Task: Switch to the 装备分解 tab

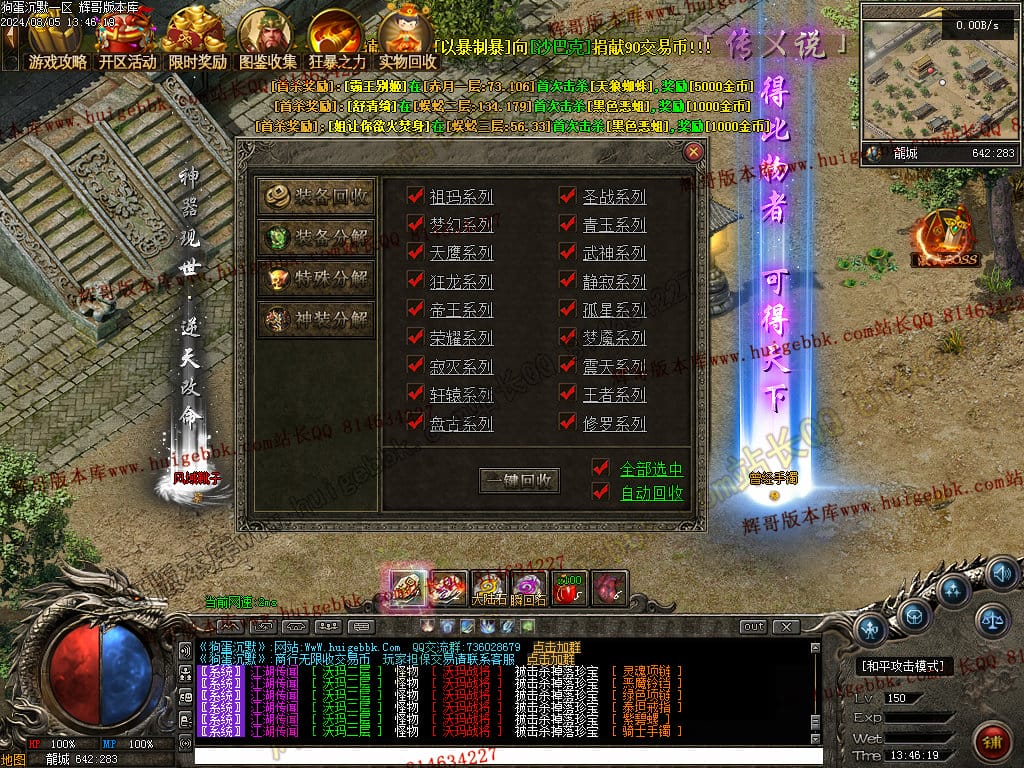Action: pos(316,238)
